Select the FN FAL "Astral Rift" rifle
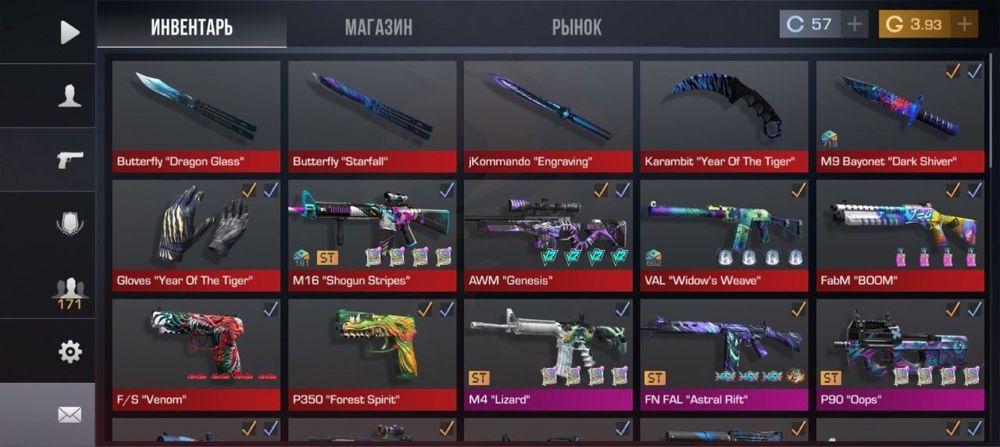The width and height of the screenshot is (1000, 447). point(724,355)
